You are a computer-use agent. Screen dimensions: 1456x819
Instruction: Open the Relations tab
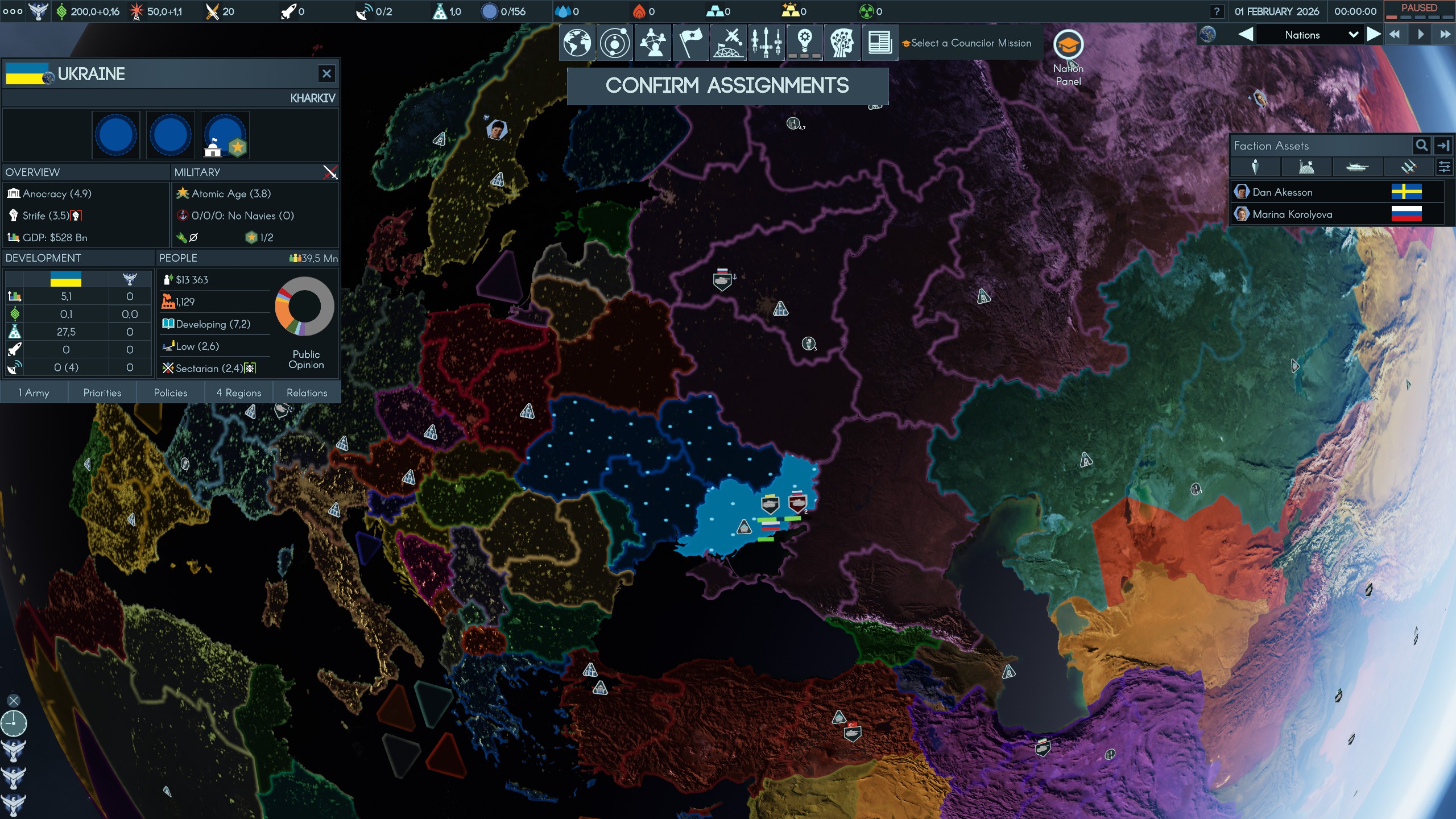pos(307,392)
